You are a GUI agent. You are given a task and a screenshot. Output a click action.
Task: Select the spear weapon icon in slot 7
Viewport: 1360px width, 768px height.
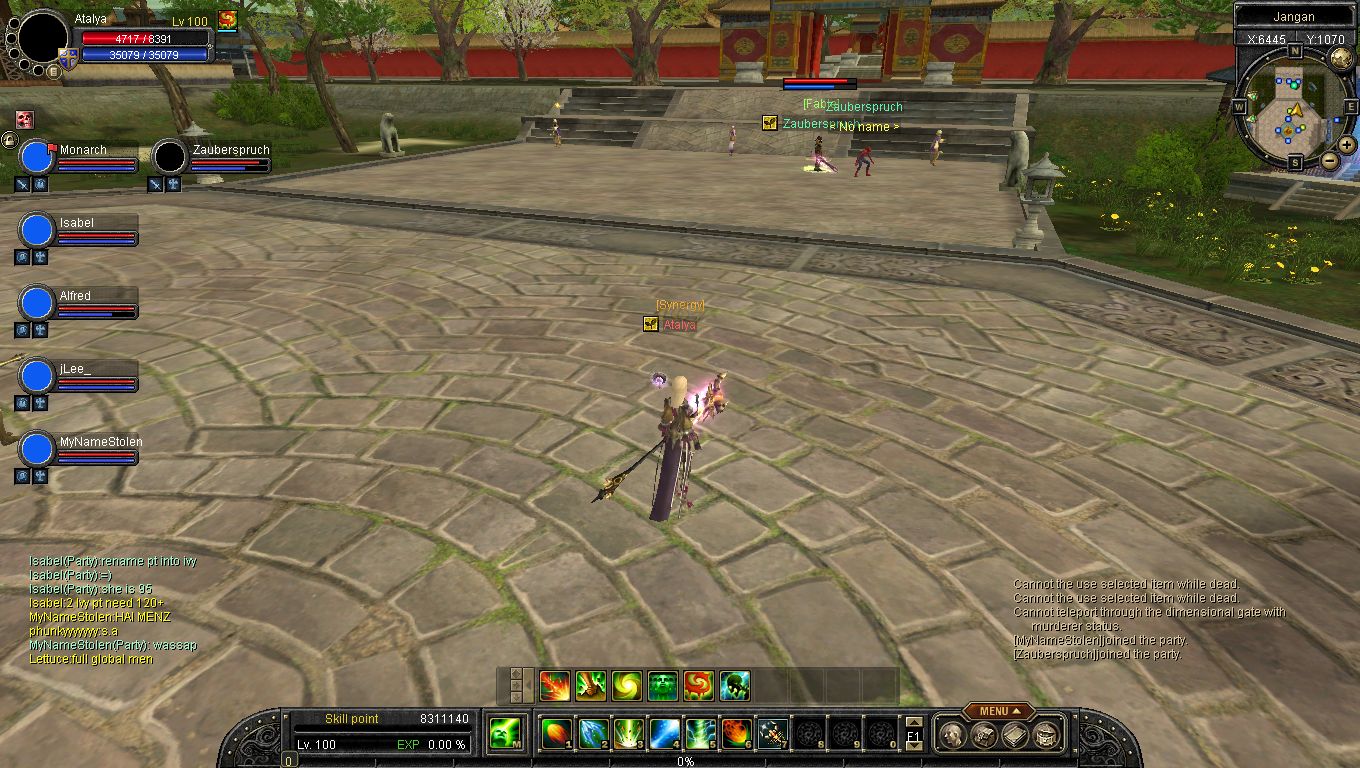[772, 734]
